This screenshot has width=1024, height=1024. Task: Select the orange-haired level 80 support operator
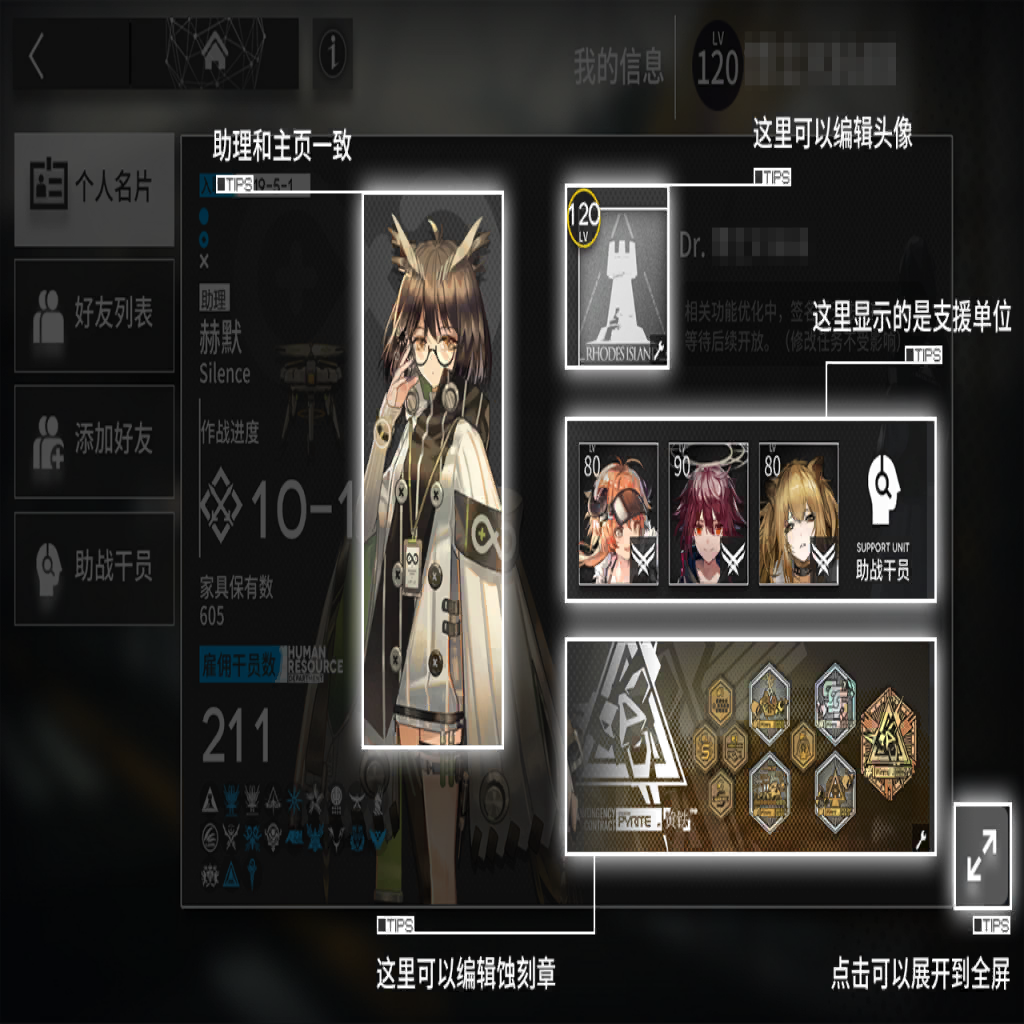[618, 513]
